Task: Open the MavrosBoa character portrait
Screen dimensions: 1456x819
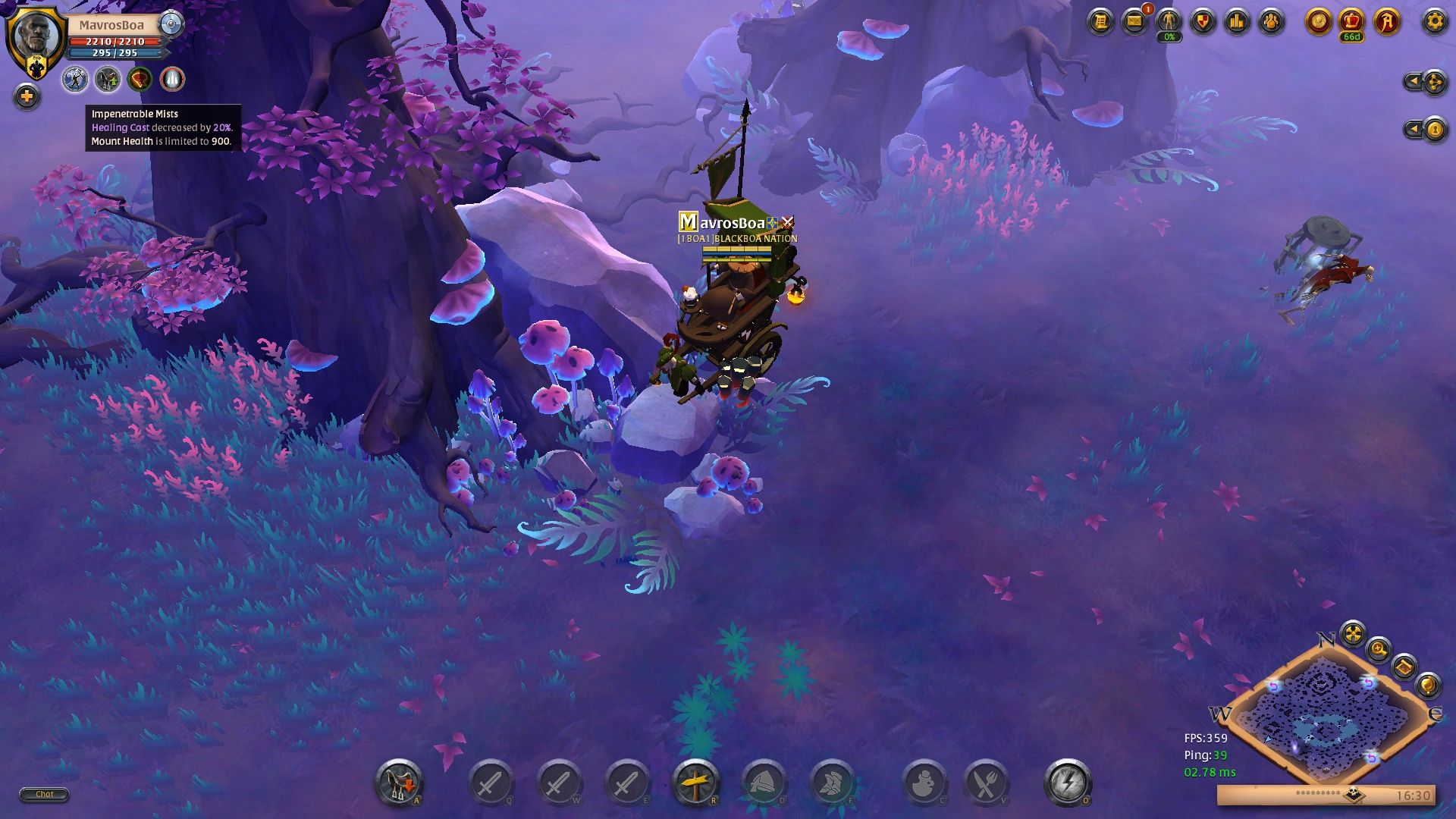Action: click(x=35, y=36)
